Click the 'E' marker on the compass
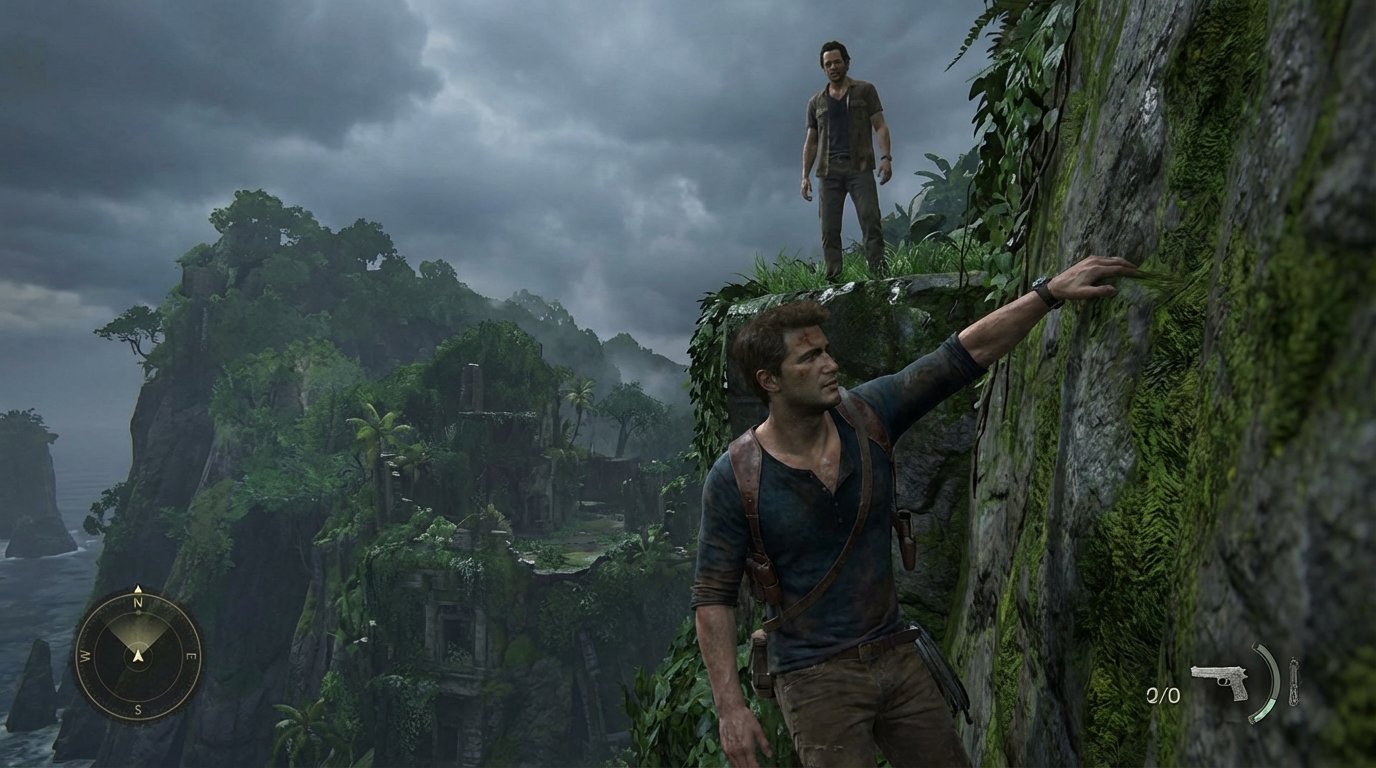 (x=193, y=656)
